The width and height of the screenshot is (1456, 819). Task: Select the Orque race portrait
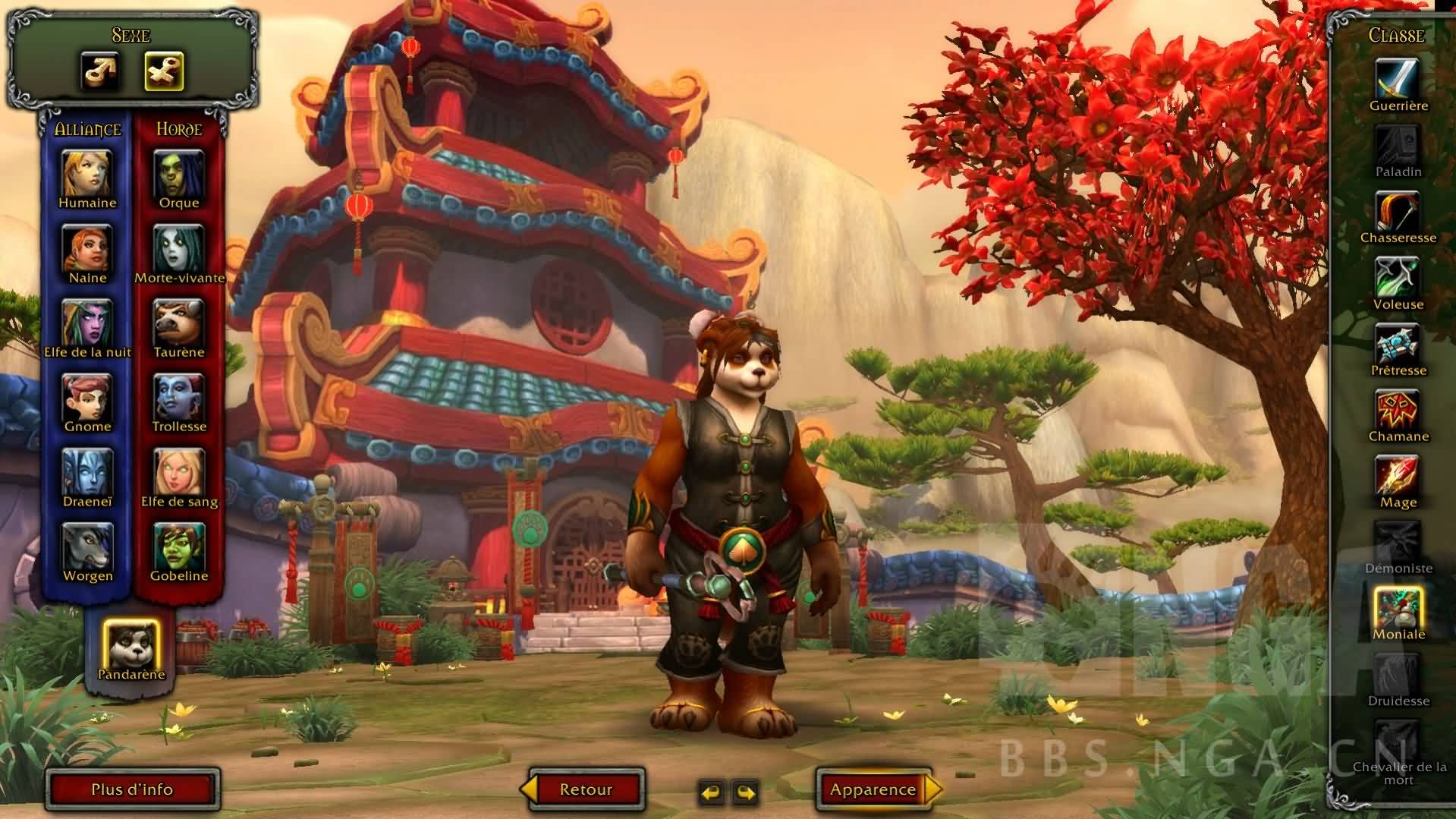click(179, 174)
